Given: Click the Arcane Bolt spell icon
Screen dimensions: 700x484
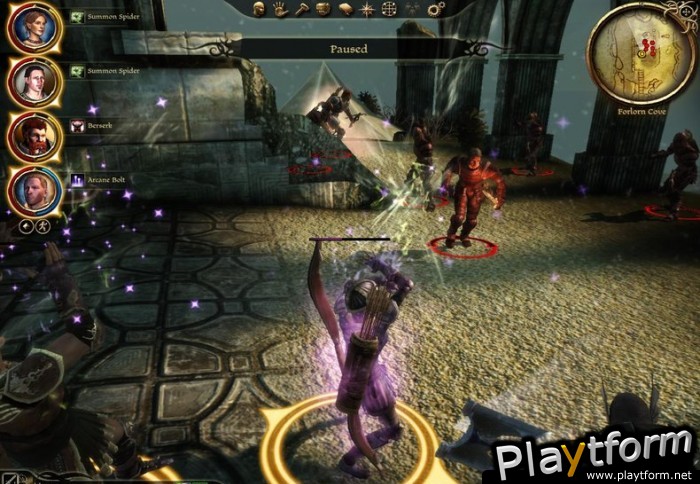Looking at the screenshot, I should click(79, 180).
